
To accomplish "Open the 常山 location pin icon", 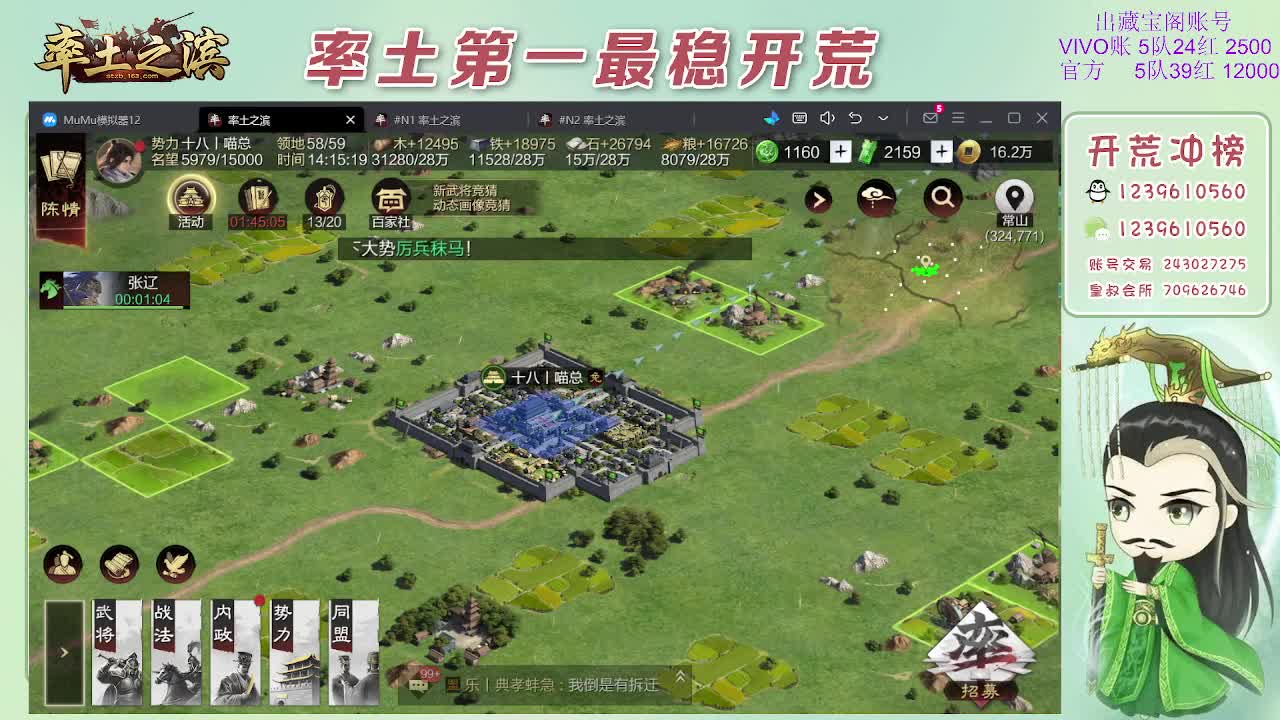I will [x=1012, y=198].
